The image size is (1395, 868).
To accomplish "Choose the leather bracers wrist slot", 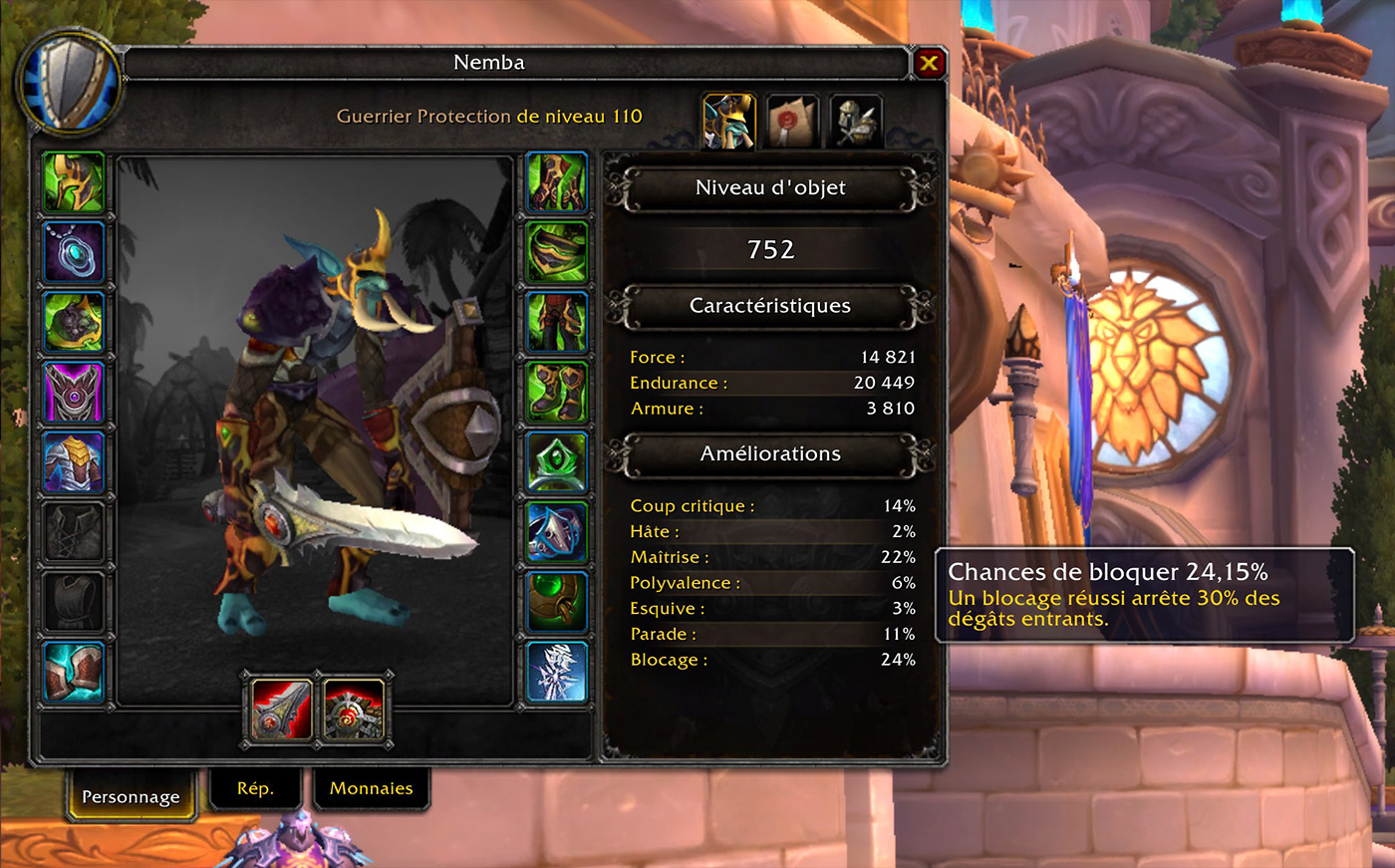I will pyautogui.click(x=74, y=671).
